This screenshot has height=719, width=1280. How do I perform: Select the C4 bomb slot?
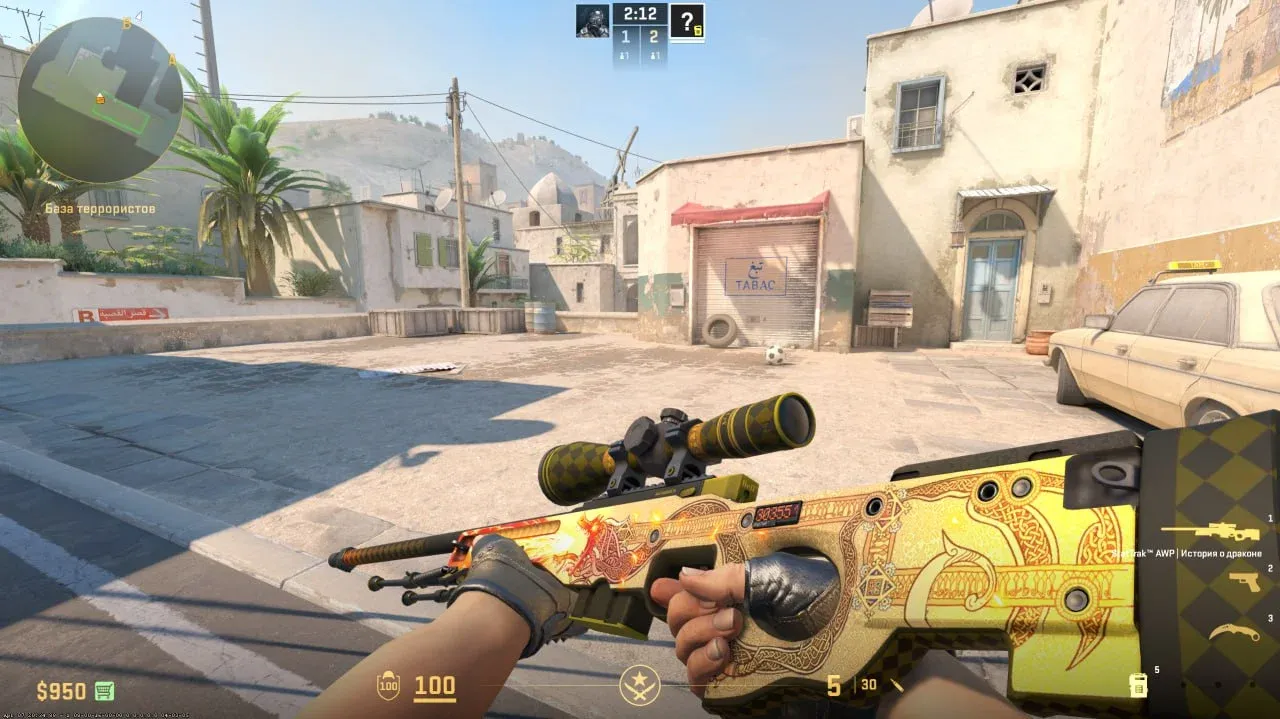tap(1137, 685)
